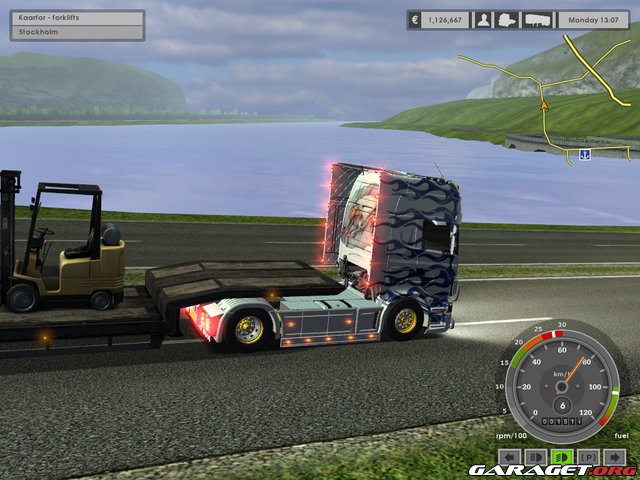Toggle the high beam headlight indicator
Image resolution: width=640 pixels, height=480 pixels.
(536, 456)
